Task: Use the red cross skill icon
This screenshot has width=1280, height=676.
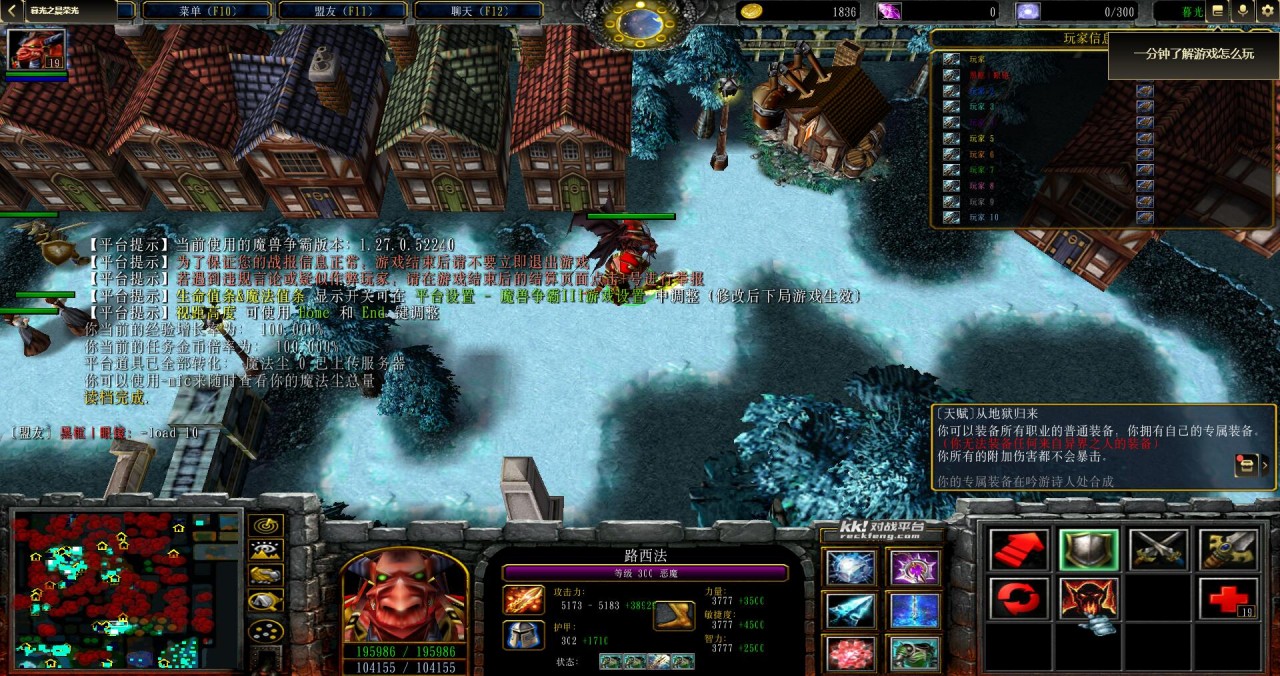Action: [1227, 598]
